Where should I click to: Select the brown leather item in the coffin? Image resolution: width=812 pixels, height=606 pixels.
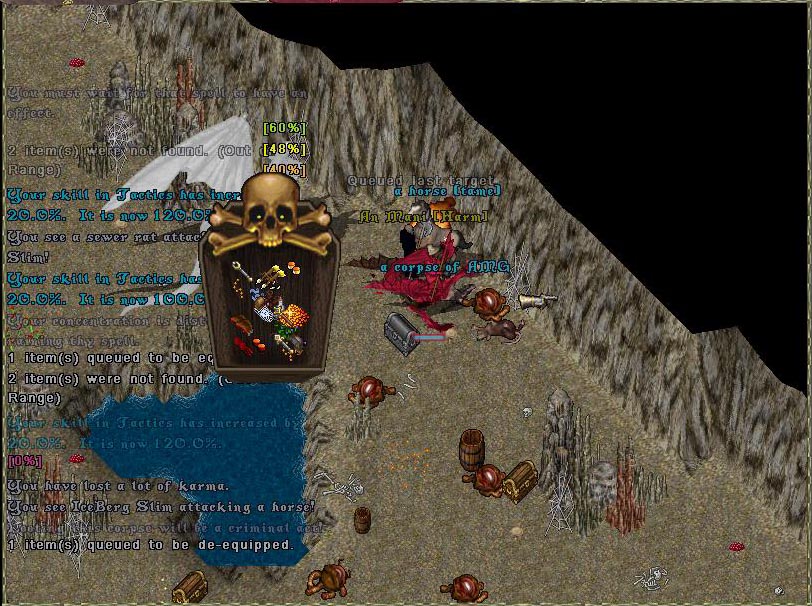pos(242,325)
